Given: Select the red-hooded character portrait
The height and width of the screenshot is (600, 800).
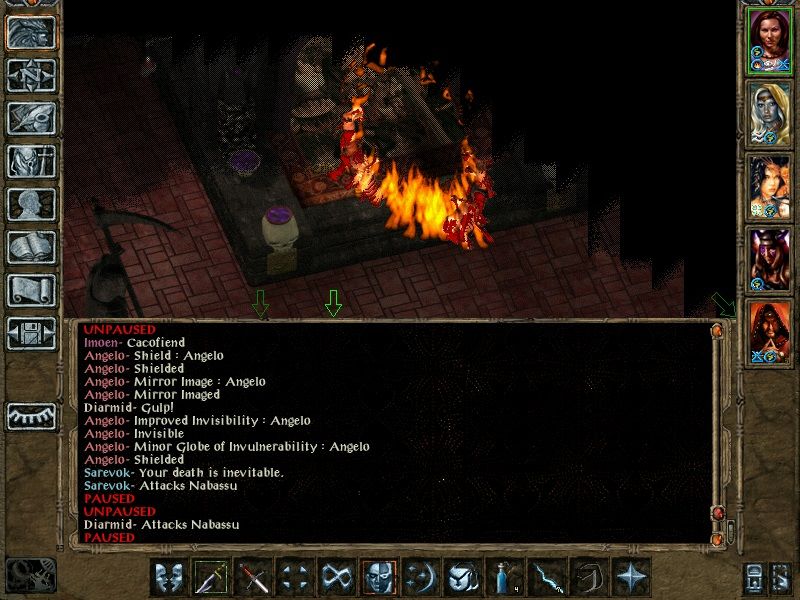Looking at the screenshot, I should click(770, 332).
